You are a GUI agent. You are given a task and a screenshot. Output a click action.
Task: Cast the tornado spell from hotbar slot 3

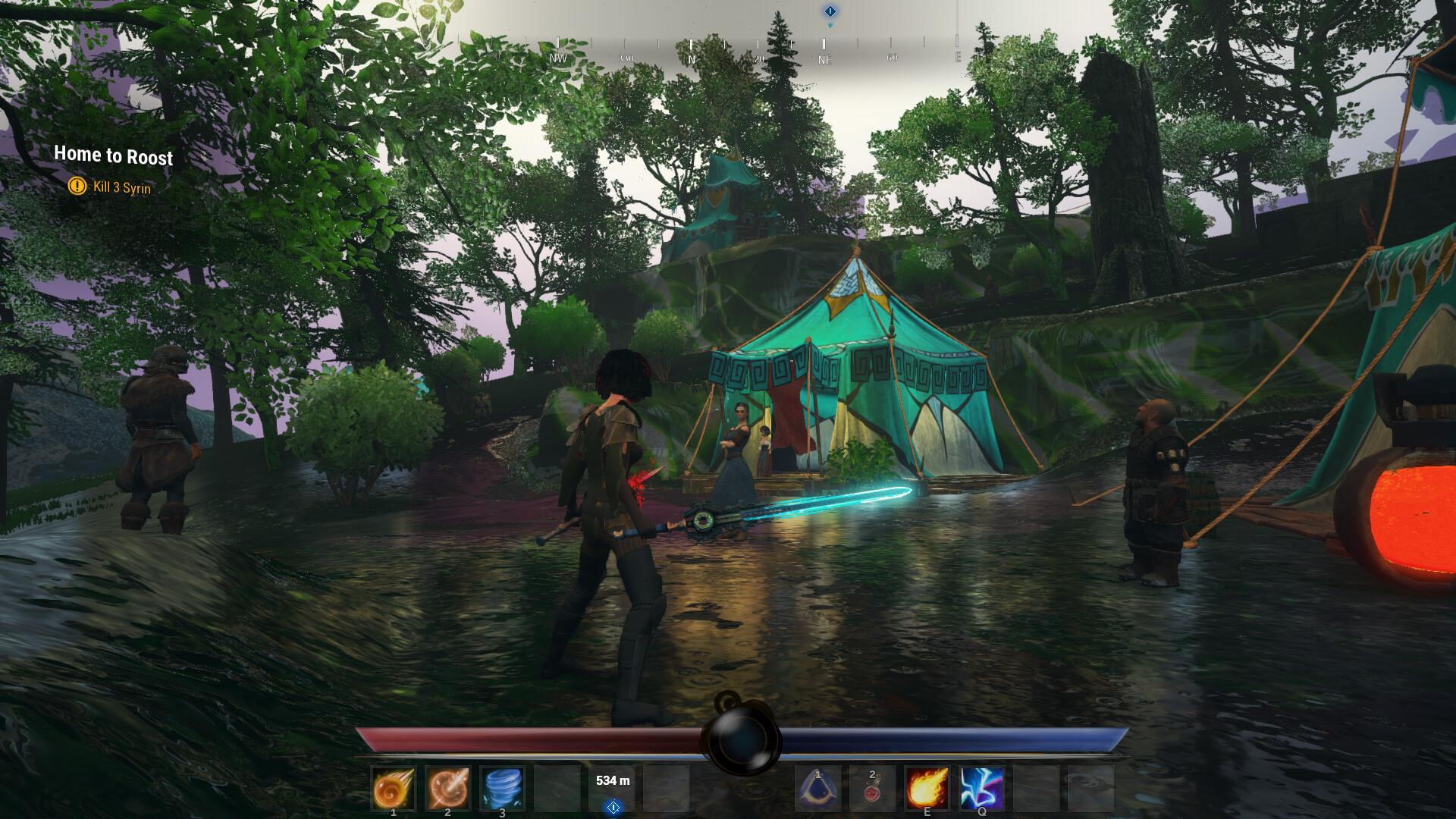502,789
